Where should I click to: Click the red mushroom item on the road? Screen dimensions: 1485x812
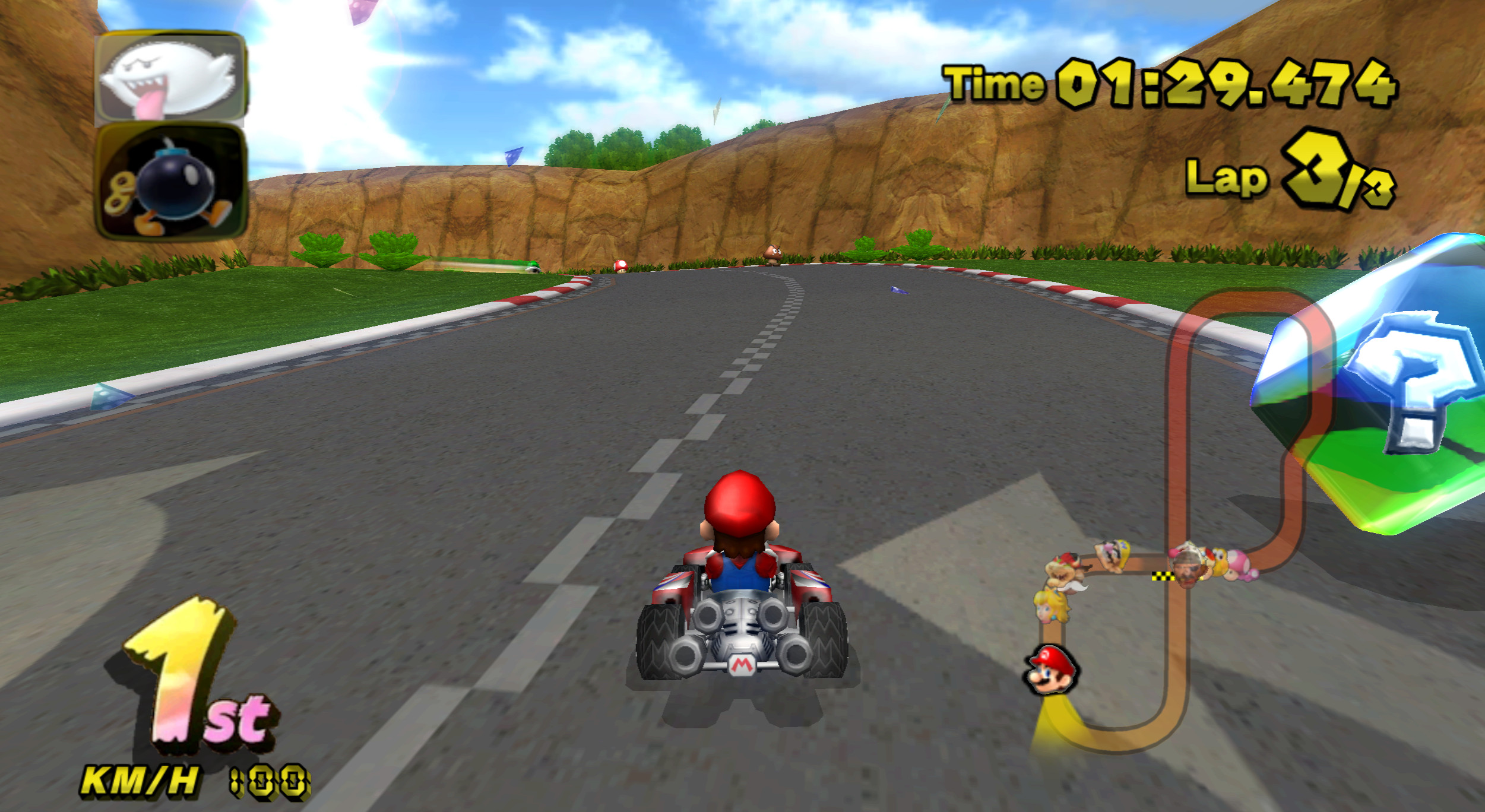(622, 268)
